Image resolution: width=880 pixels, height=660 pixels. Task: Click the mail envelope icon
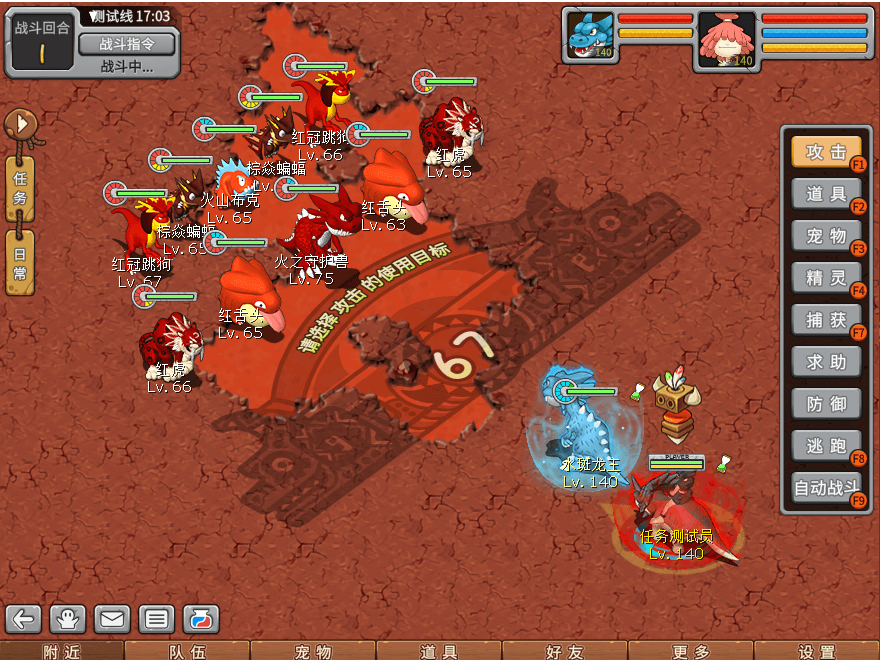(112, 619)
